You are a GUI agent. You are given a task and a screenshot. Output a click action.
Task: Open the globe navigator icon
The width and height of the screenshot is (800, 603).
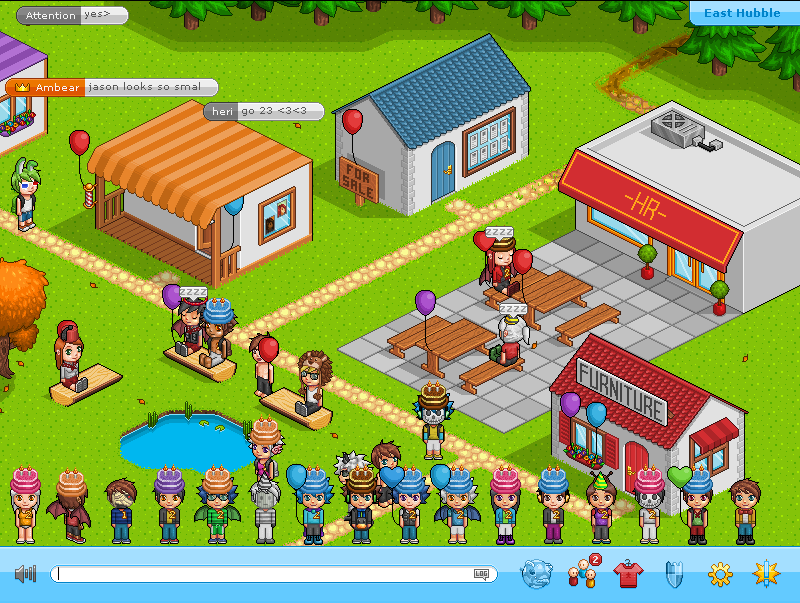tap(536, 573)
